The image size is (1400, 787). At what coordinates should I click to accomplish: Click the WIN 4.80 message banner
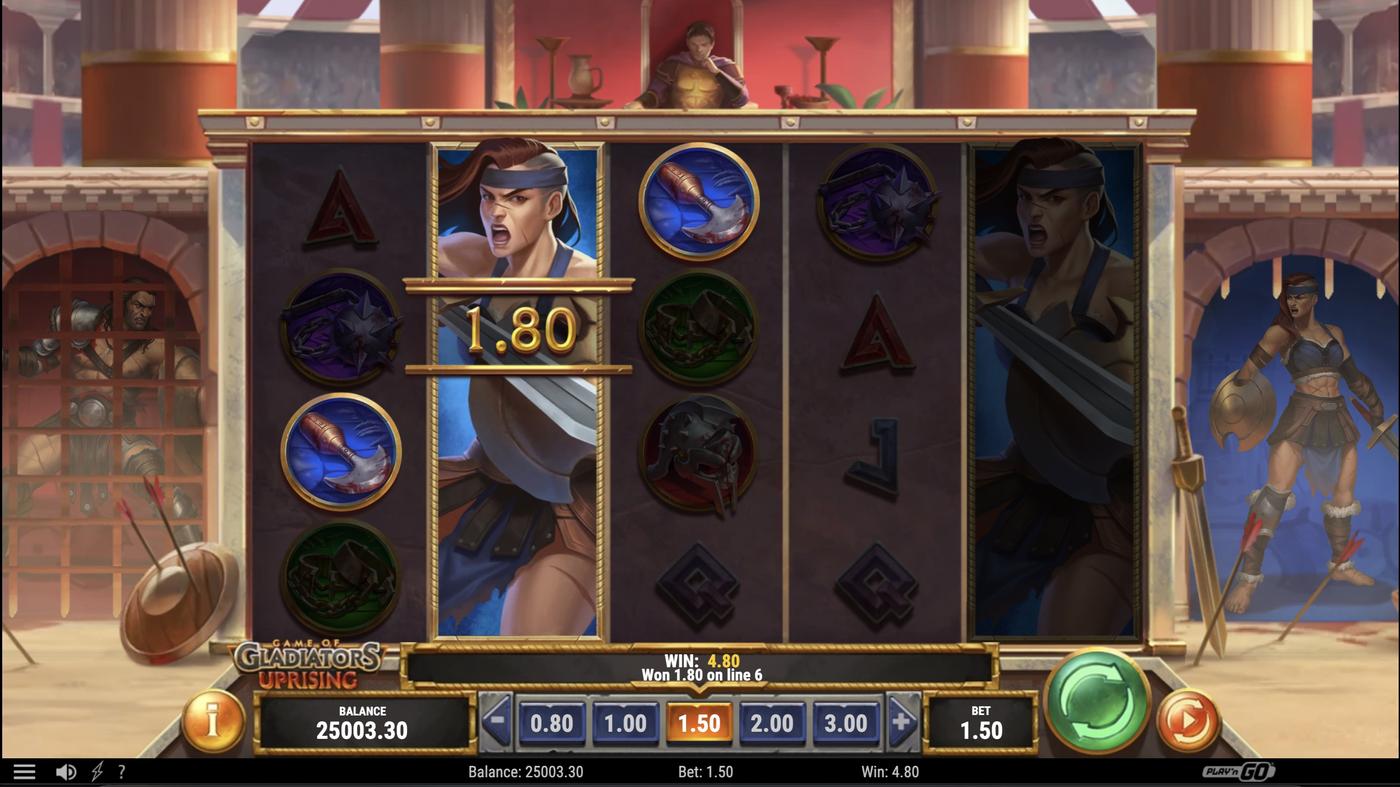[700, 665]
